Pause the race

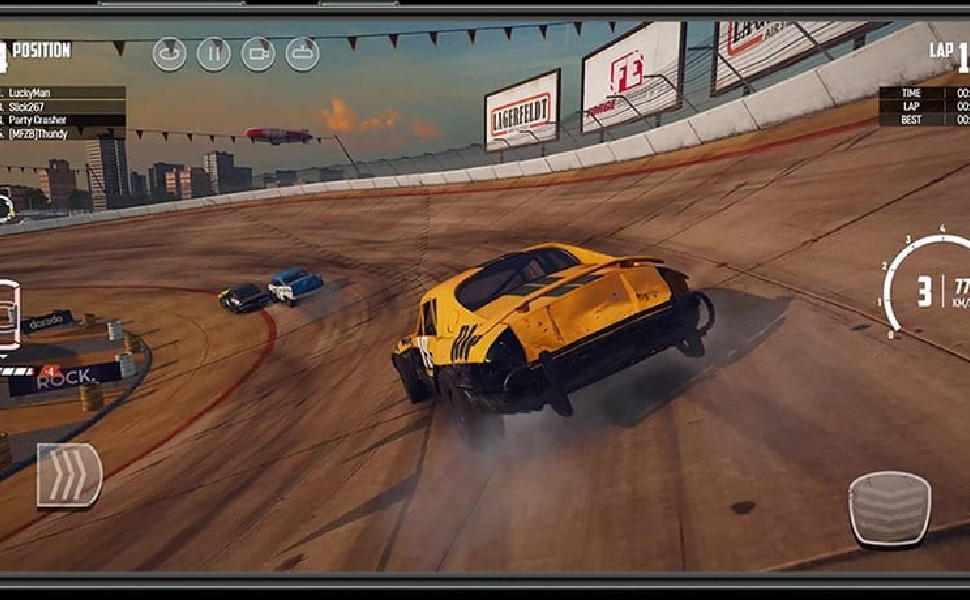point(213,54)
